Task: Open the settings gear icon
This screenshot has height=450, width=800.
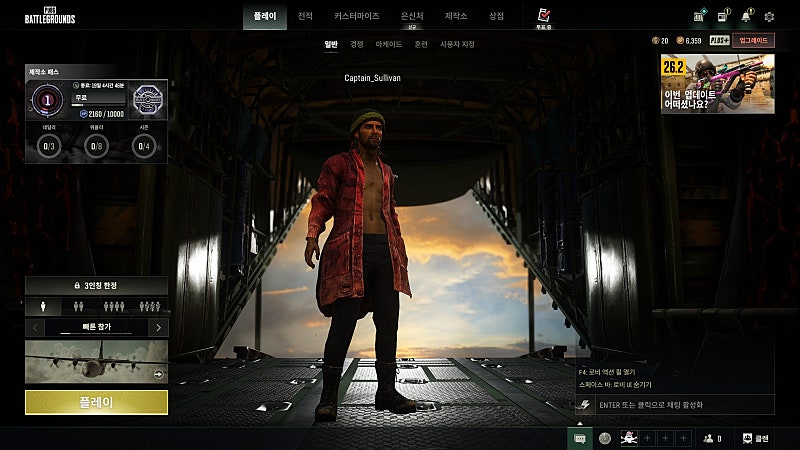Action: pyautogui.click(x=769, y=17)
